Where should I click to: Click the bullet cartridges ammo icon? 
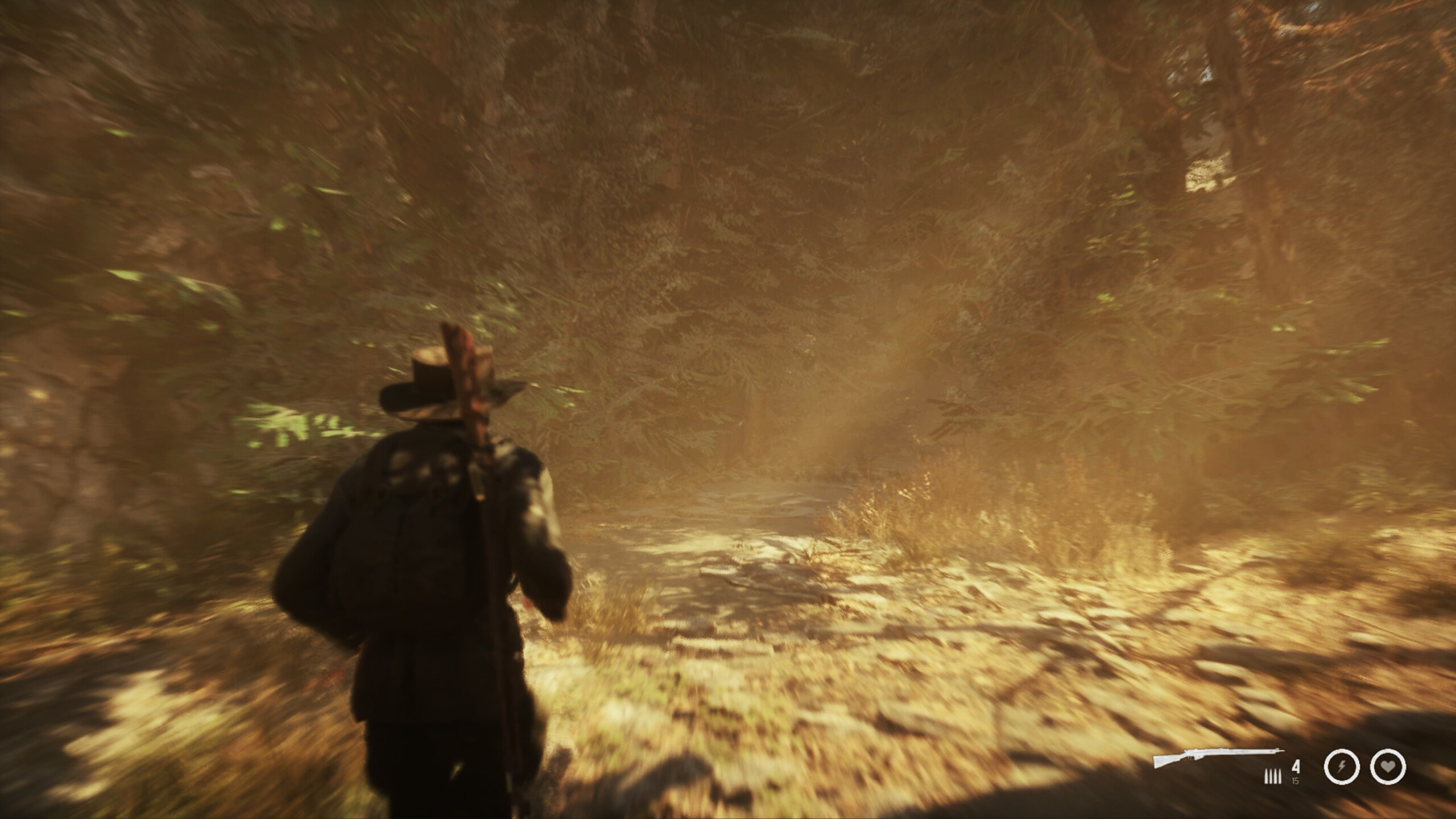[1273, 777]
